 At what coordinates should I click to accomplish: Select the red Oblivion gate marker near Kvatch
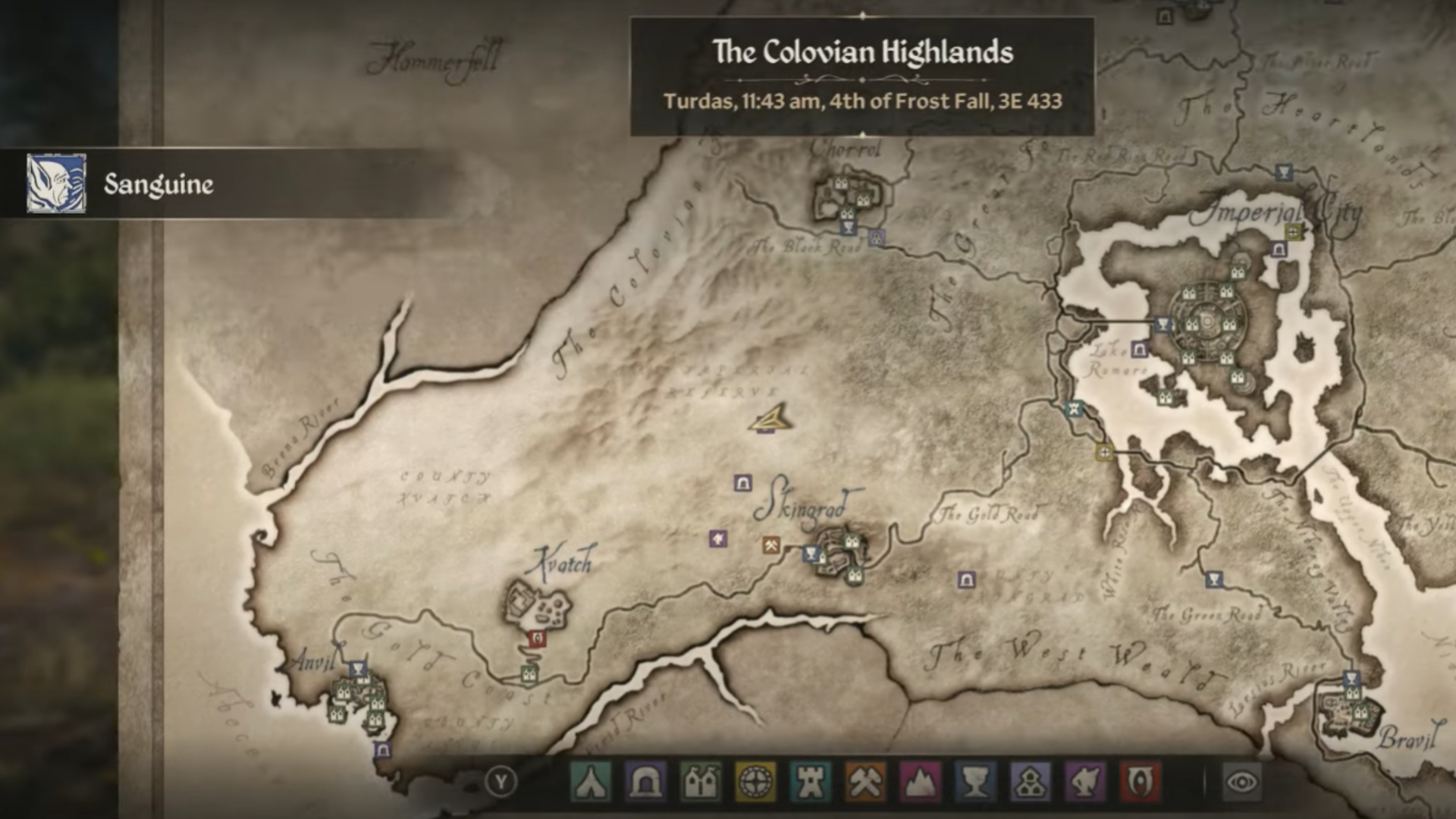[x=538, y=639]
